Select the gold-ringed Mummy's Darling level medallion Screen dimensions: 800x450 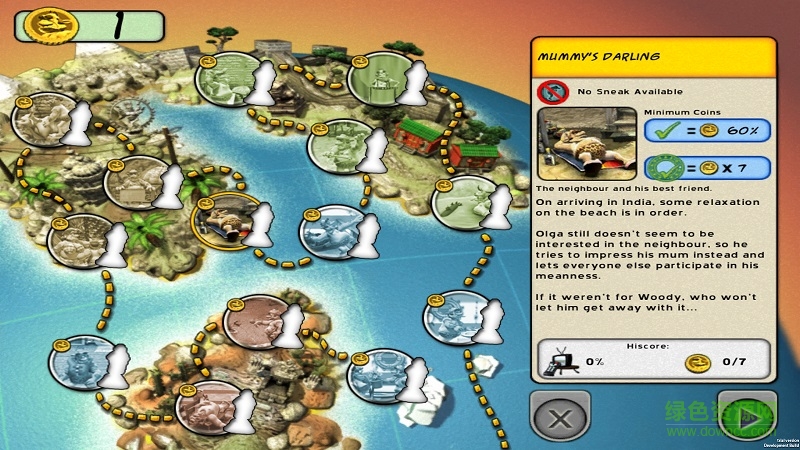click(222, 220)
